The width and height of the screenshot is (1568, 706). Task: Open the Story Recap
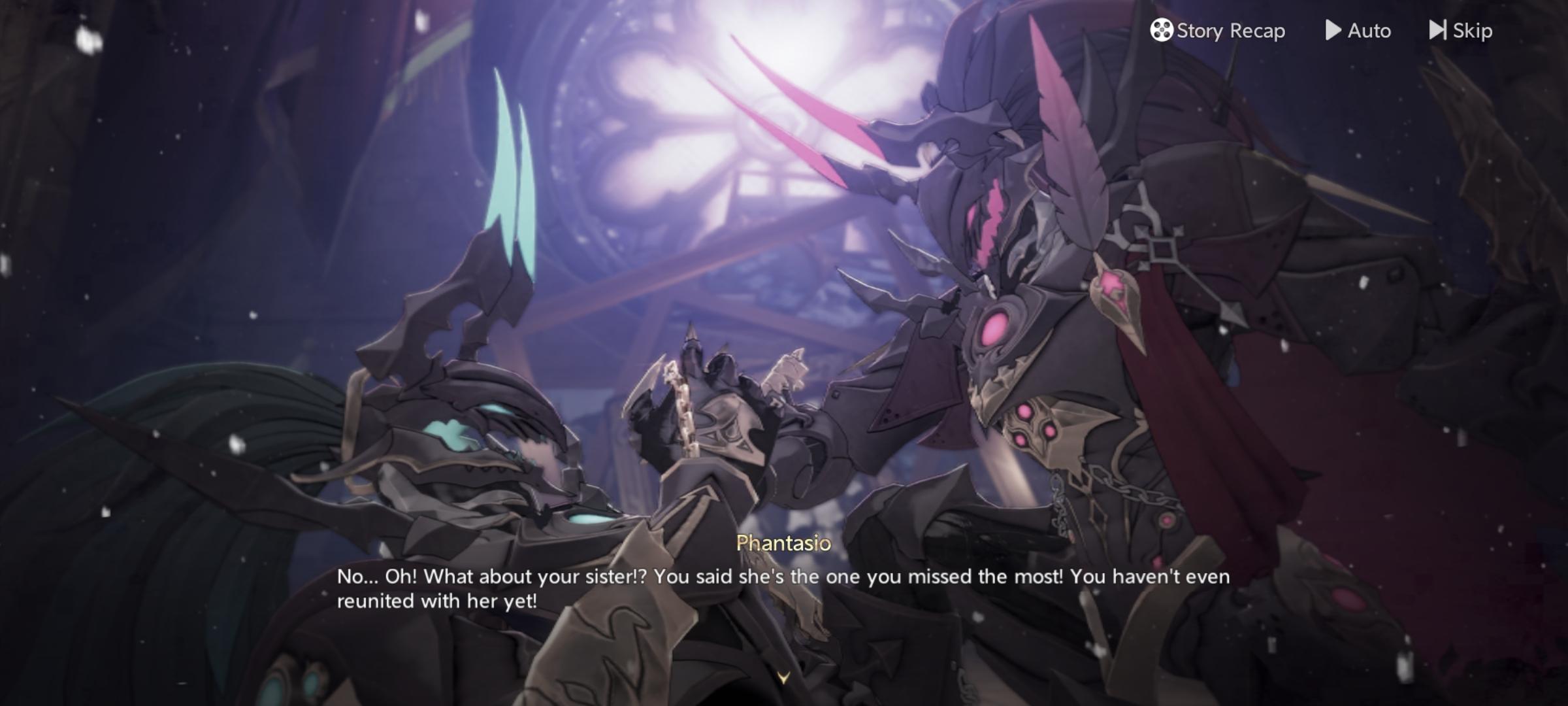1218,31
